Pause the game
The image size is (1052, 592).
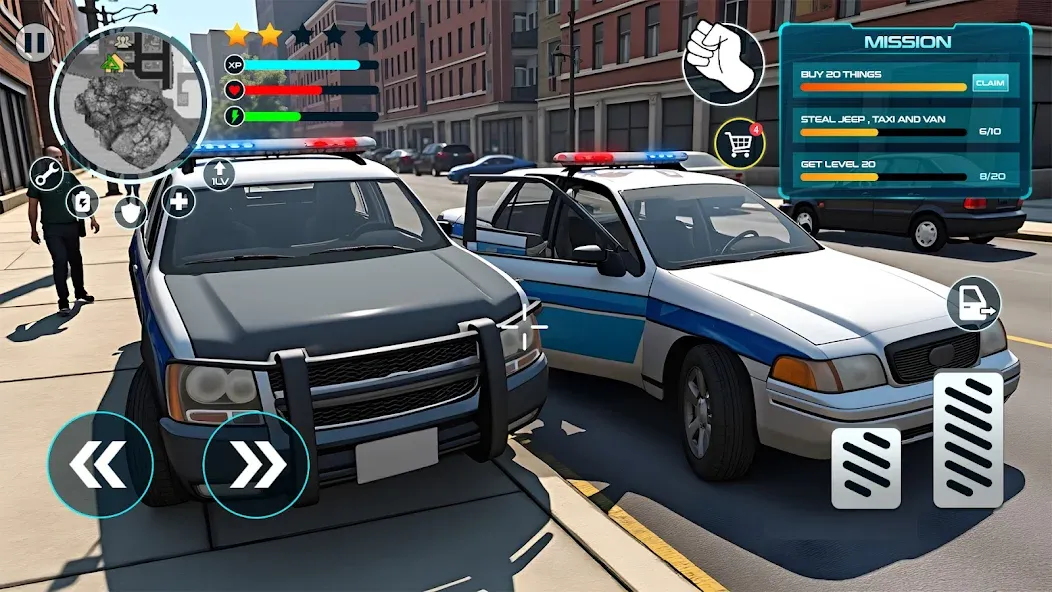(34, 43)
